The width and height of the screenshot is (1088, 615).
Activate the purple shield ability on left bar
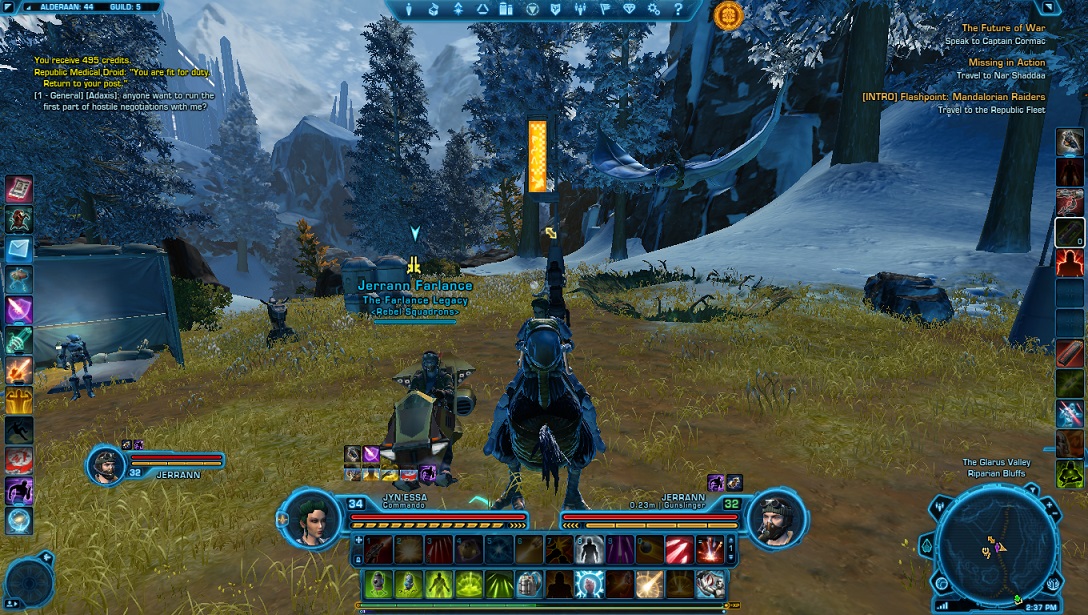[19, 310]
